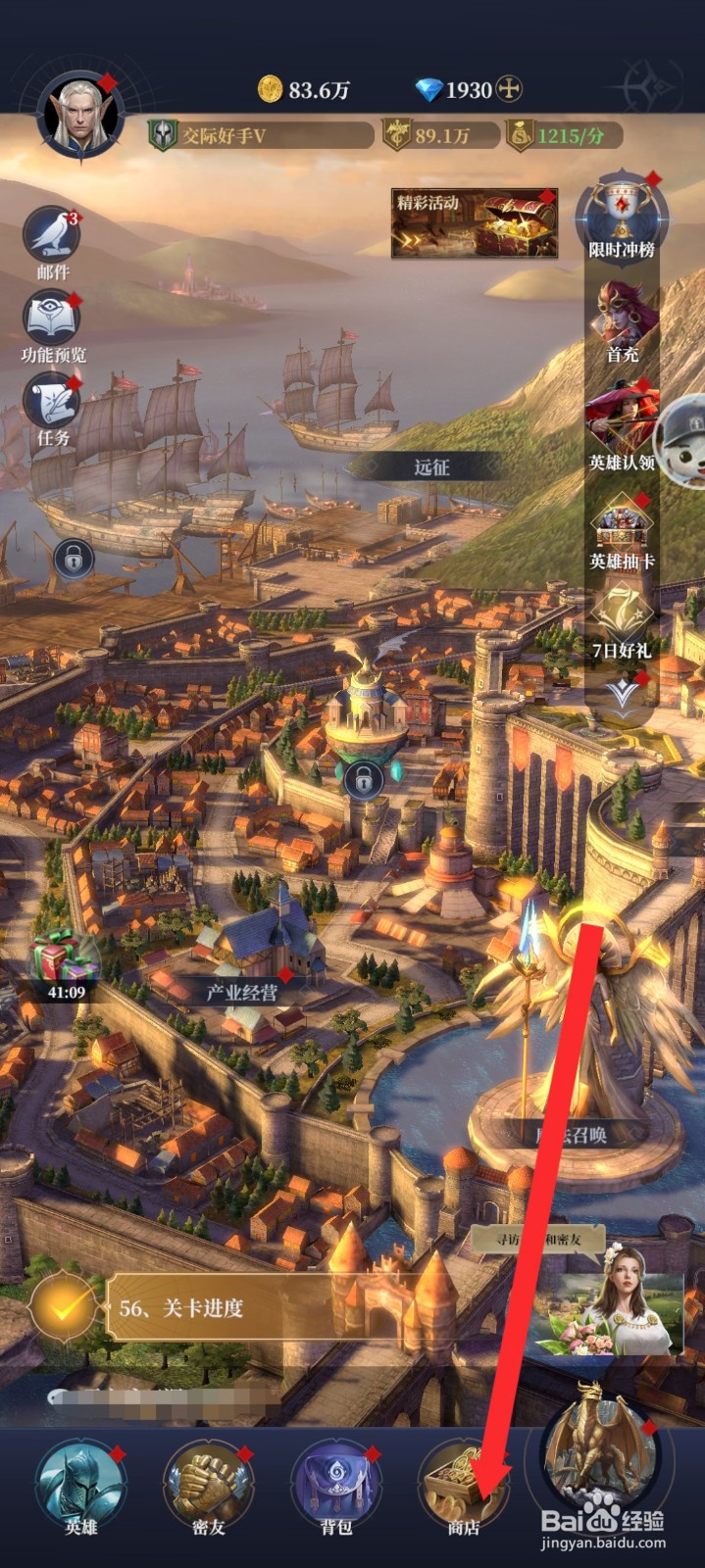Claim the timed gift box
This screenshot has height=1568, width=705.
(x=65, y=960)
